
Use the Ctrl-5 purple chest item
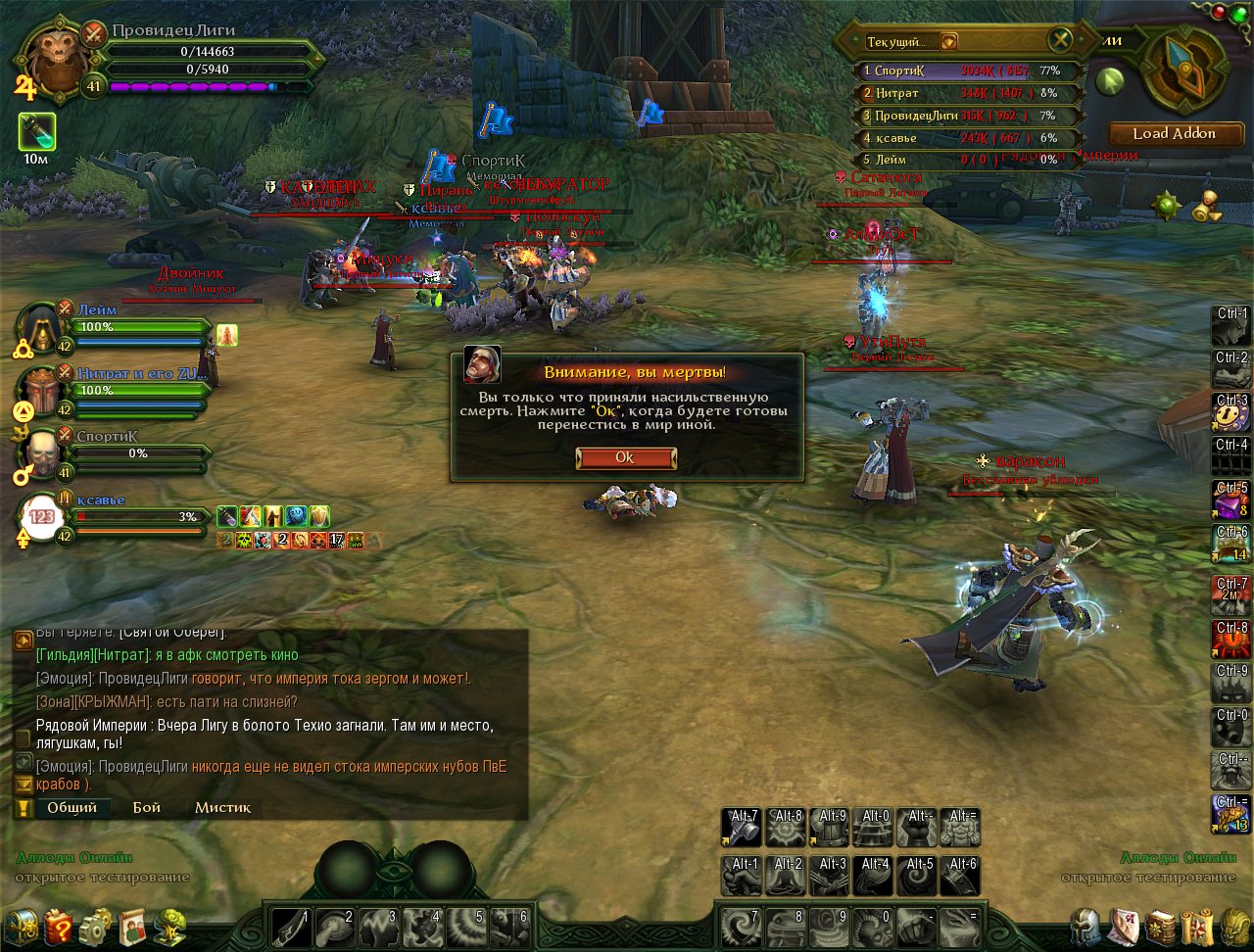(1230, 500)
